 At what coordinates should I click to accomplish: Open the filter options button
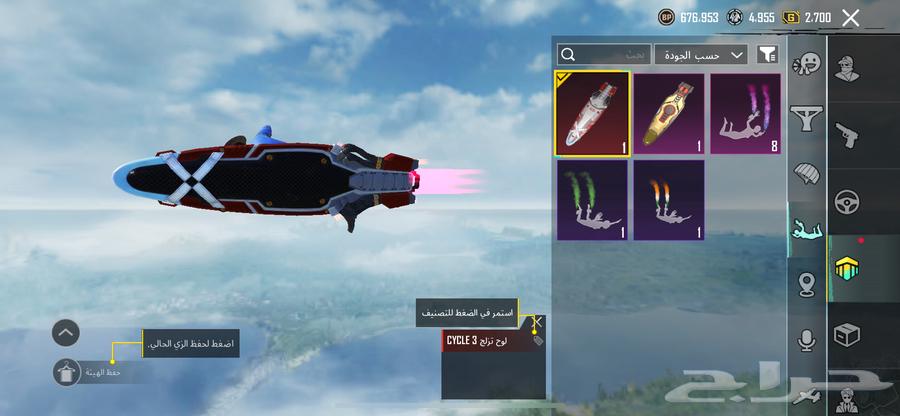point(768,54)
